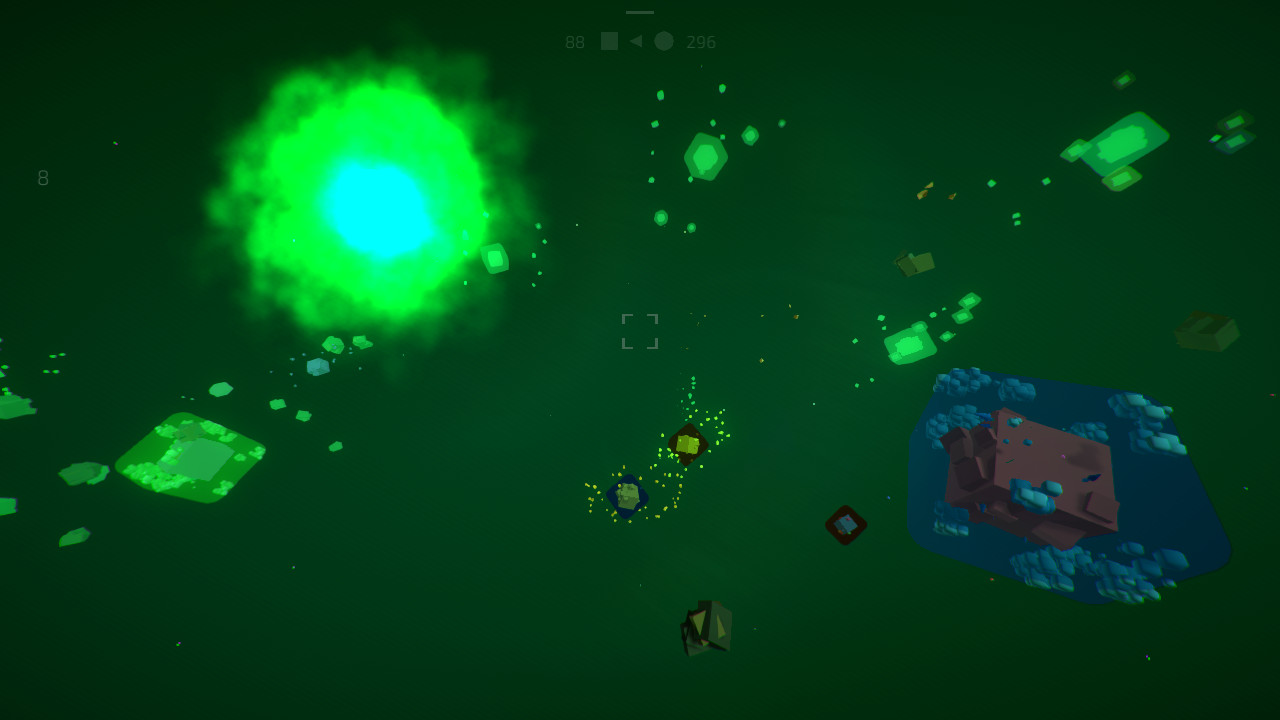The image size is (1280, 720).
Task: Click the round resource icon in the HUD
Action: tap(664, 41)
